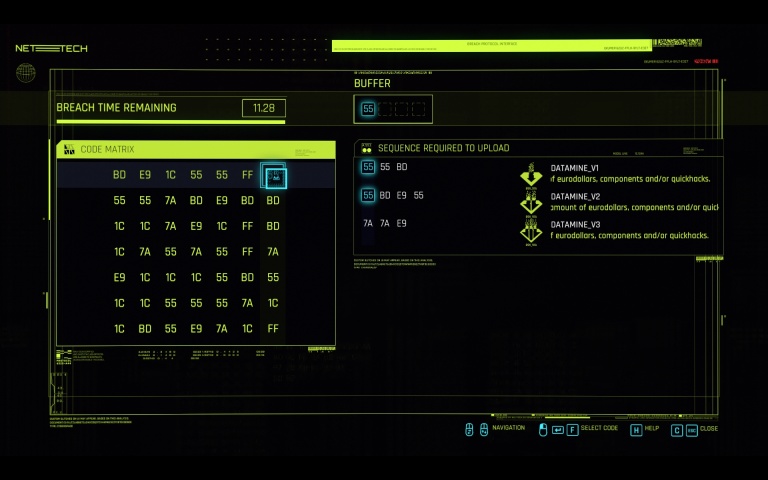Select the filled 55 slot in the buffer
The height and width of the screenshot is (480, 768).
pyautogui.click(x=368, y=109)
